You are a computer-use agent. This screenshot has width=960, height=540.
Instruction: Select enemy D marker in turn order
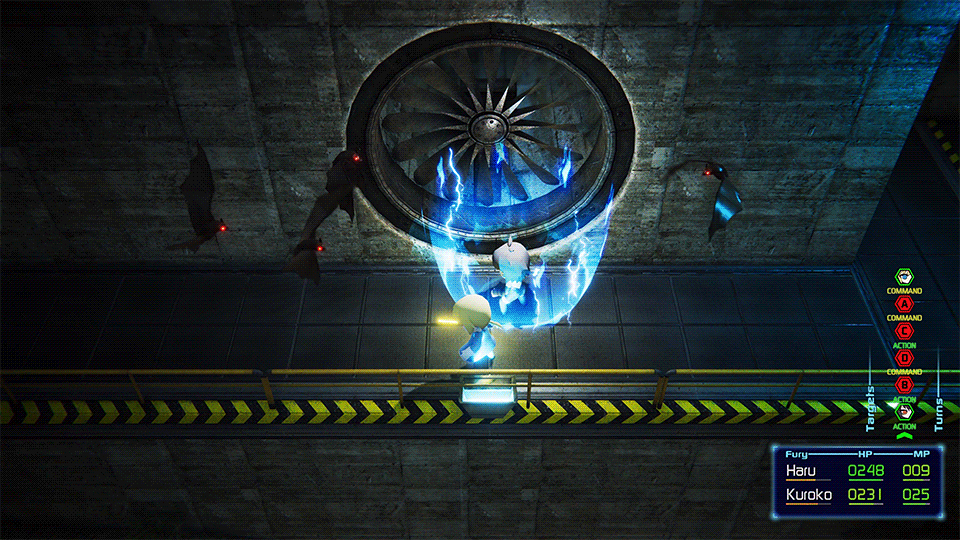(905, 357)
